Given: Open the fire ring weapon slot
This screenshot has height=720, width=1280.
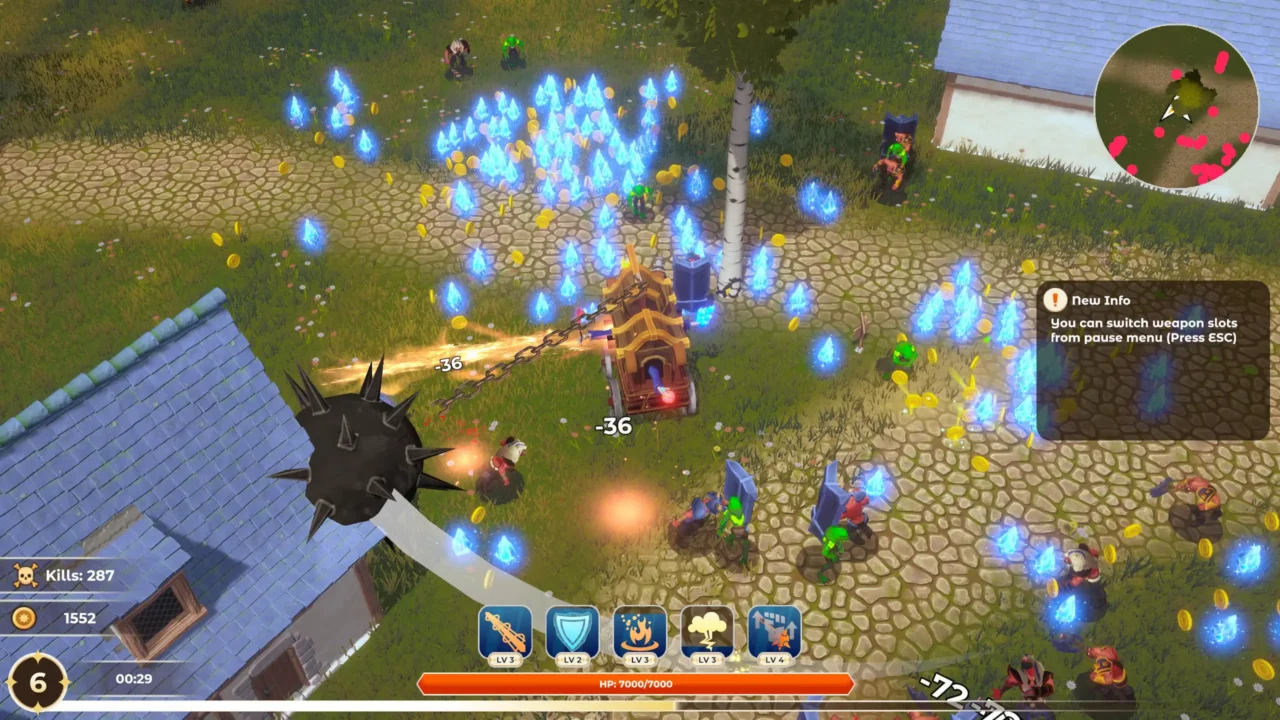Looking at the screenshot, I should click(x=638, y=631).
